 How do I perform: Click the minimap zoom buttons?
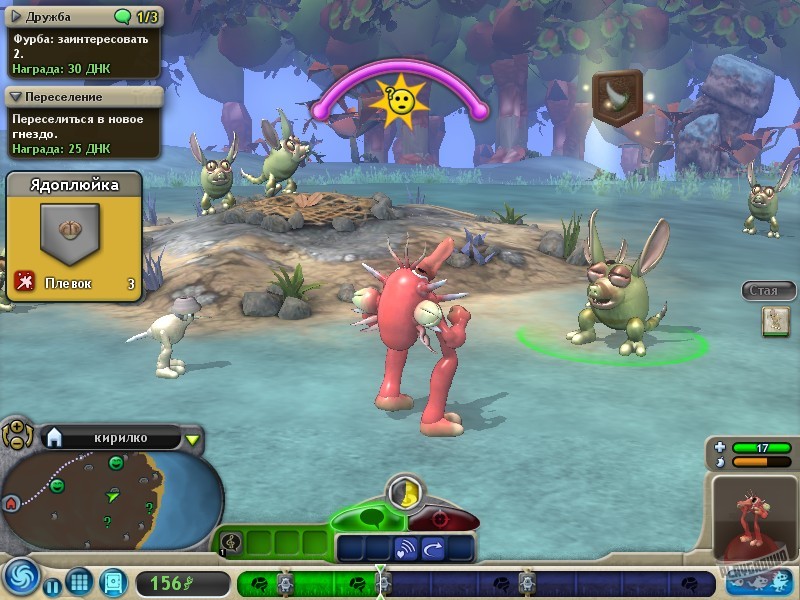click(16, 435)
